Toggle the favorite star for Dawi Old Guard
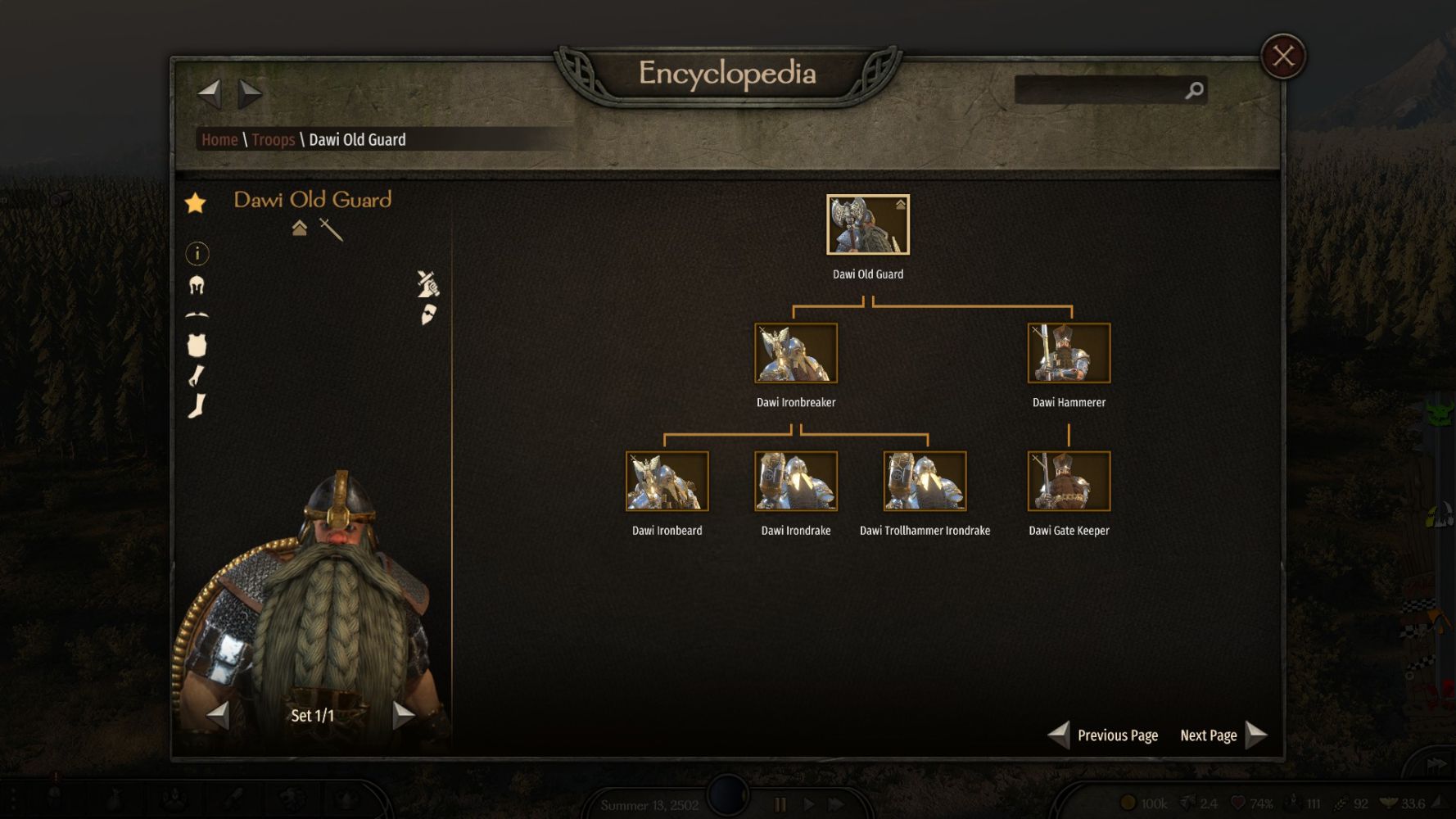 point(196,203)
